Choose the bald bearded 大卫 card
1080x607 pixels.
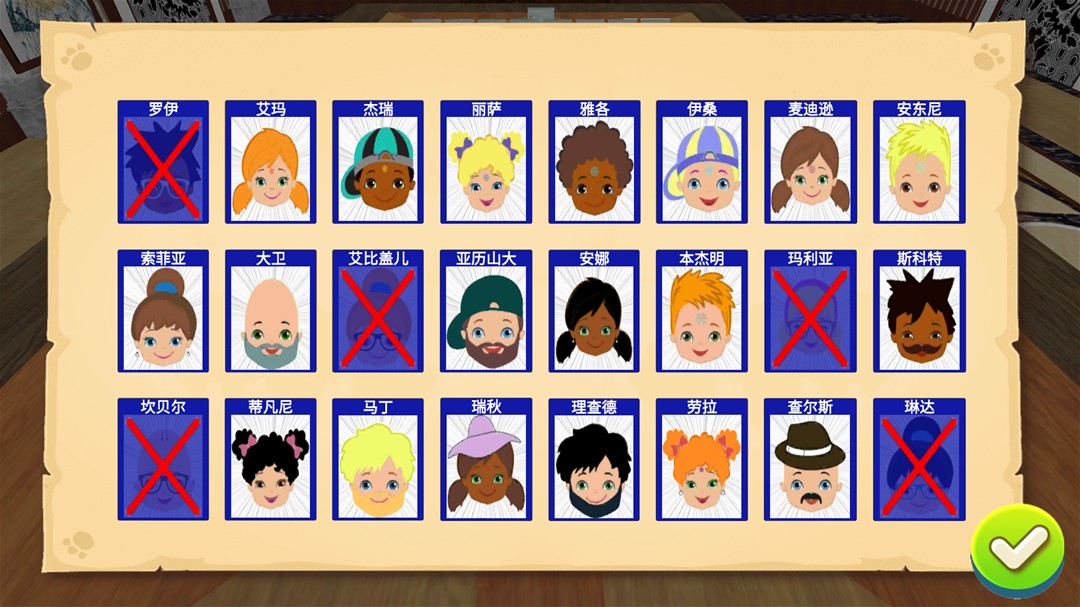(270, 311)
